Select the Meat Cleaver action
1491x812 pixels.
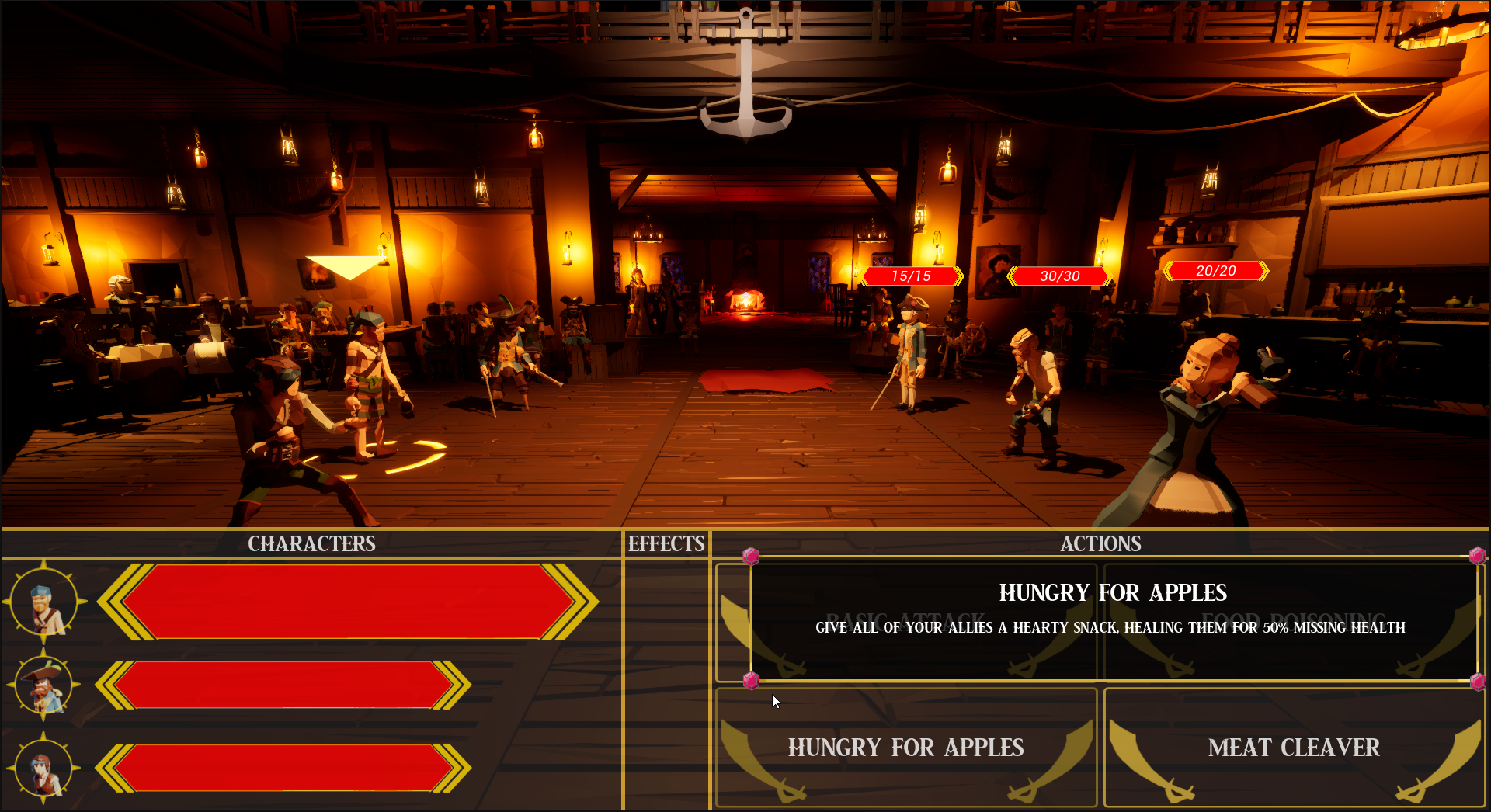pos(1294,748)
